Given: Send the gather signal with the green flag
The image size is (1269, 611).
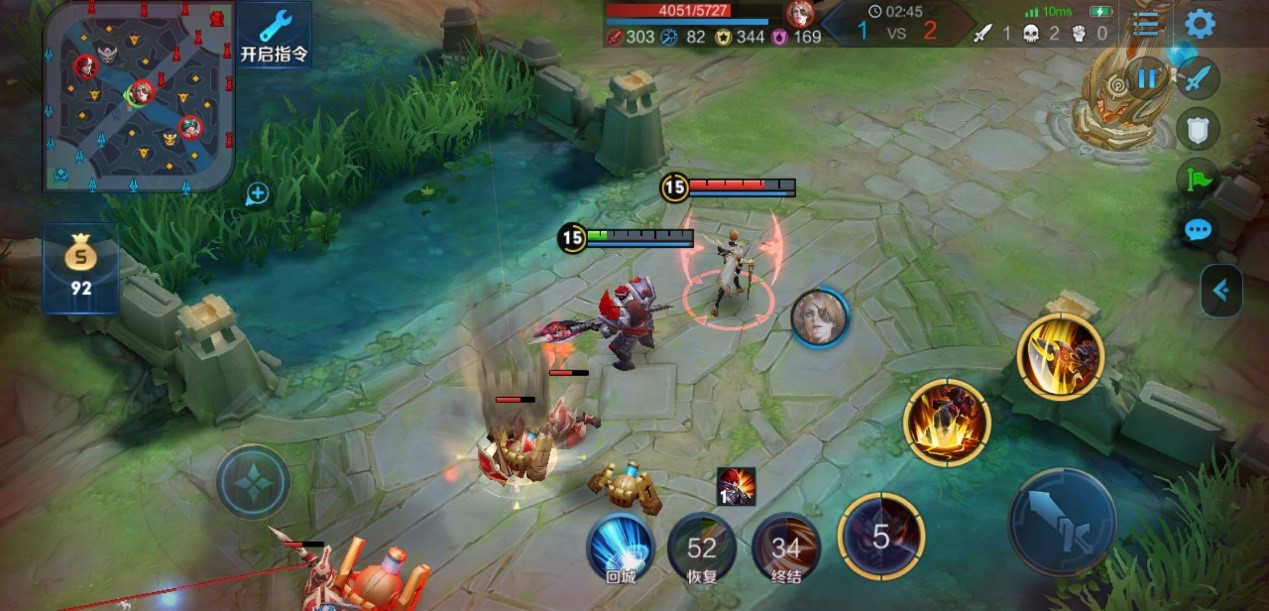Looking at the screenshot, I should 1197,179.
